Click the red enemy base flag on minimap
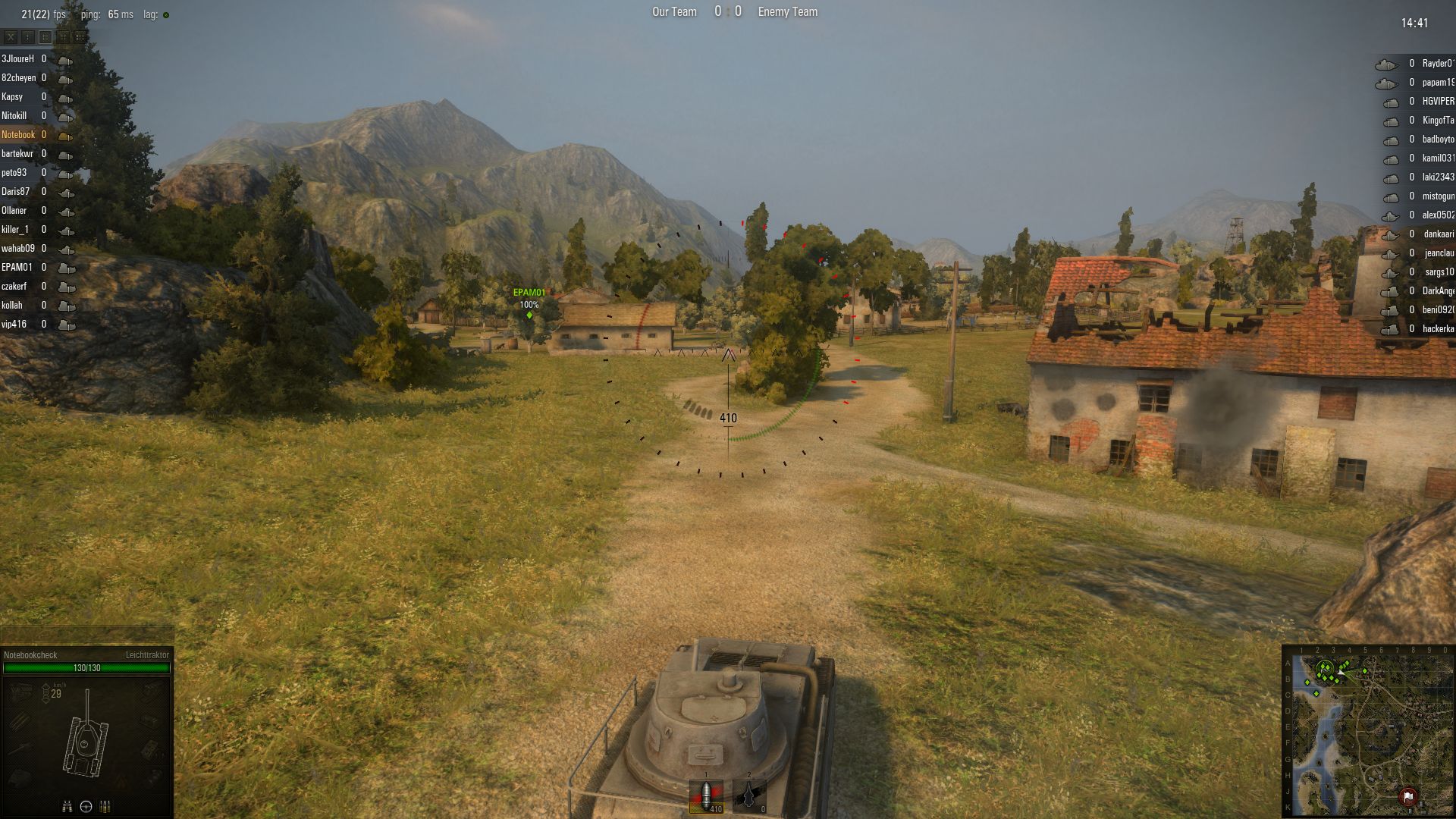 tap(1407, 796)
